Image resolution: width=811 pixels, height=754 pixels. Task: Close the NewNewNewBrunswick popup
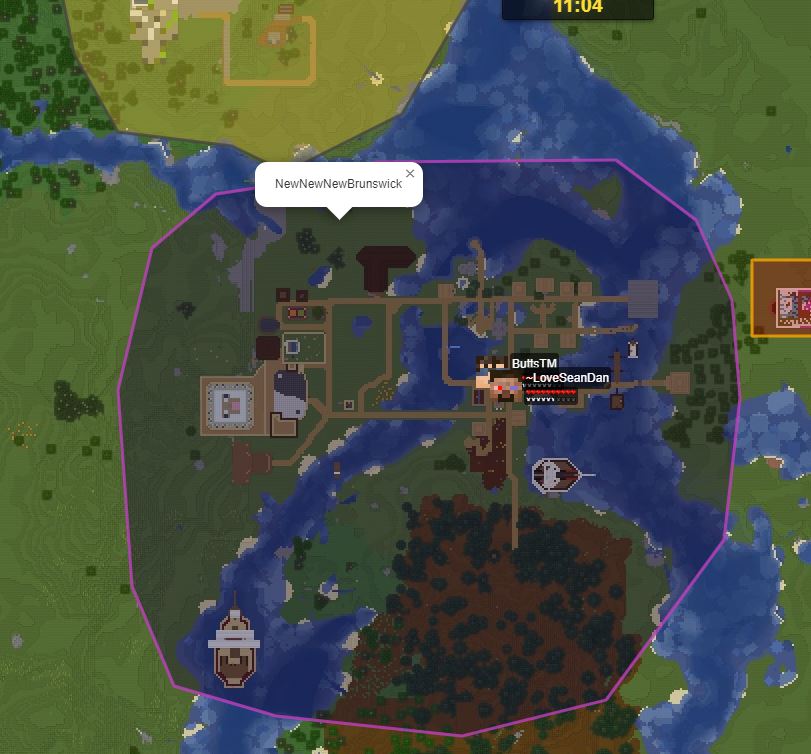point(410,174)
